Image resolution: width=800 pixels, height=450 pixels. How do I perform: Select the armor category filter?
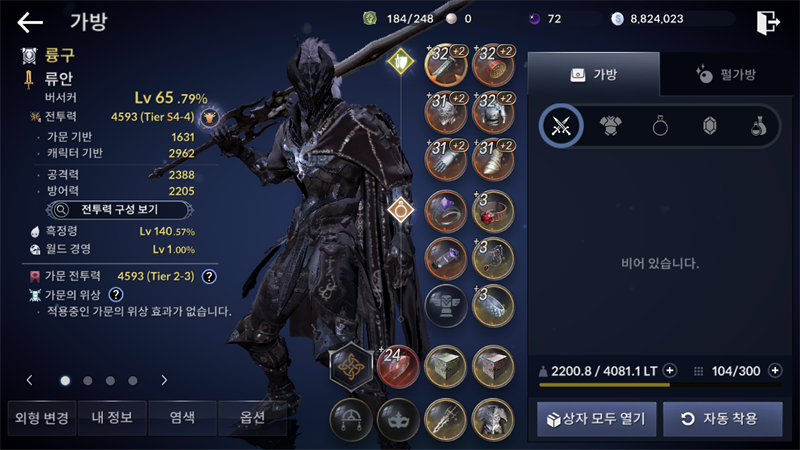pos(611,126)
